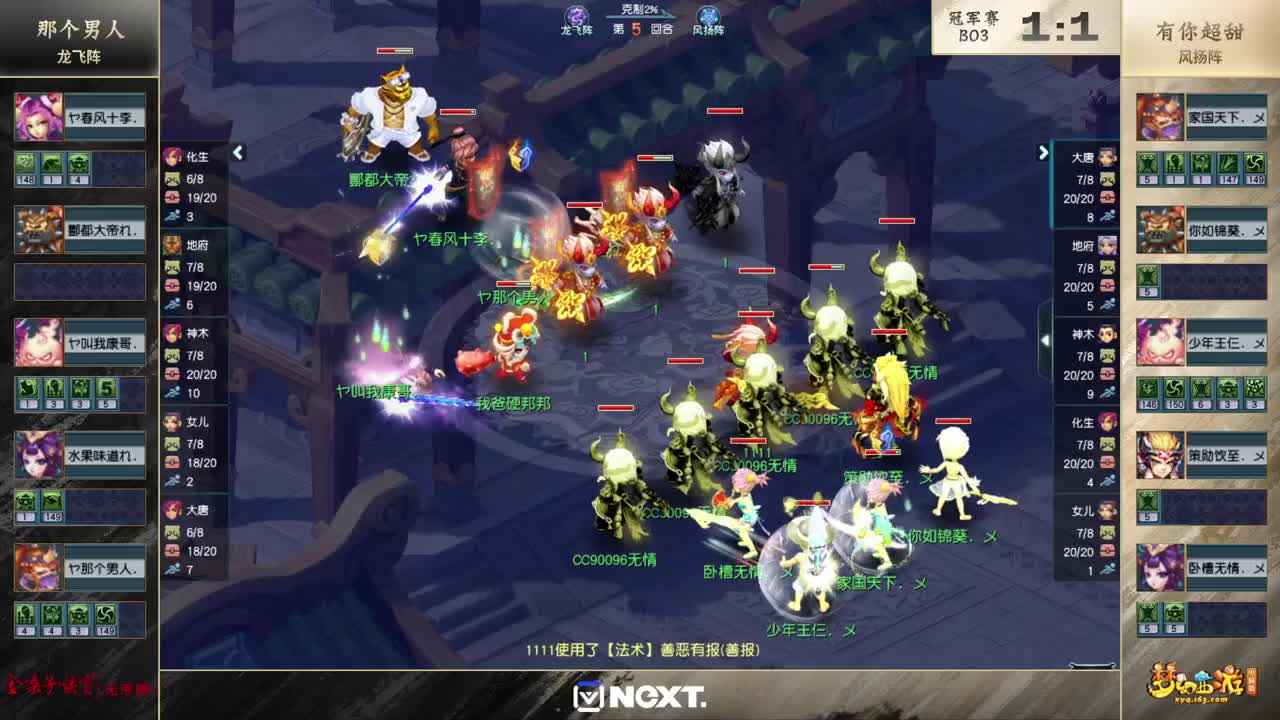Screen dimensions: 1280x720
Task: Click the 149-stack buff icon under 家国天下
Action: tap(1254, 164)
